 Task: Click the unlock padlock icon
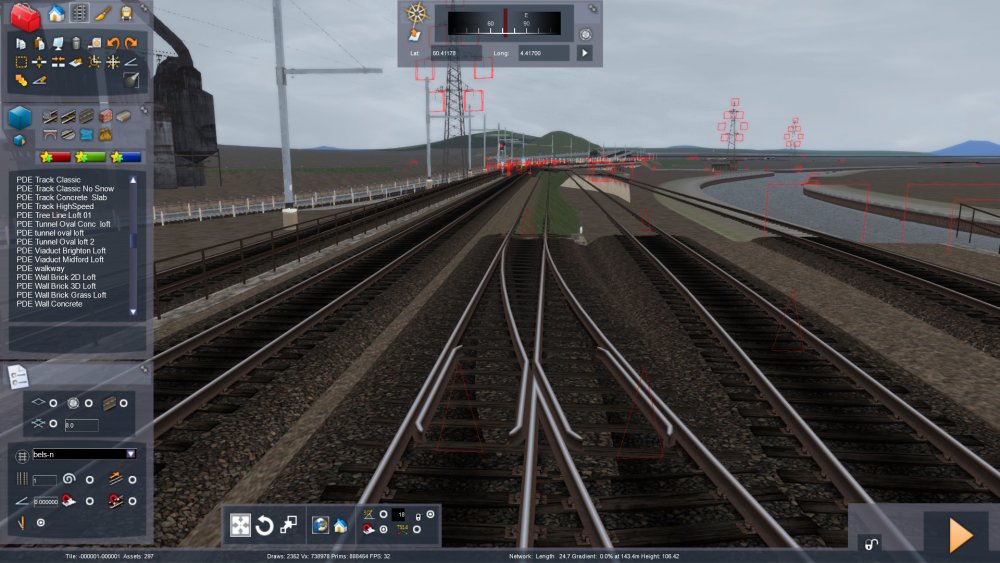pos(870,543)
